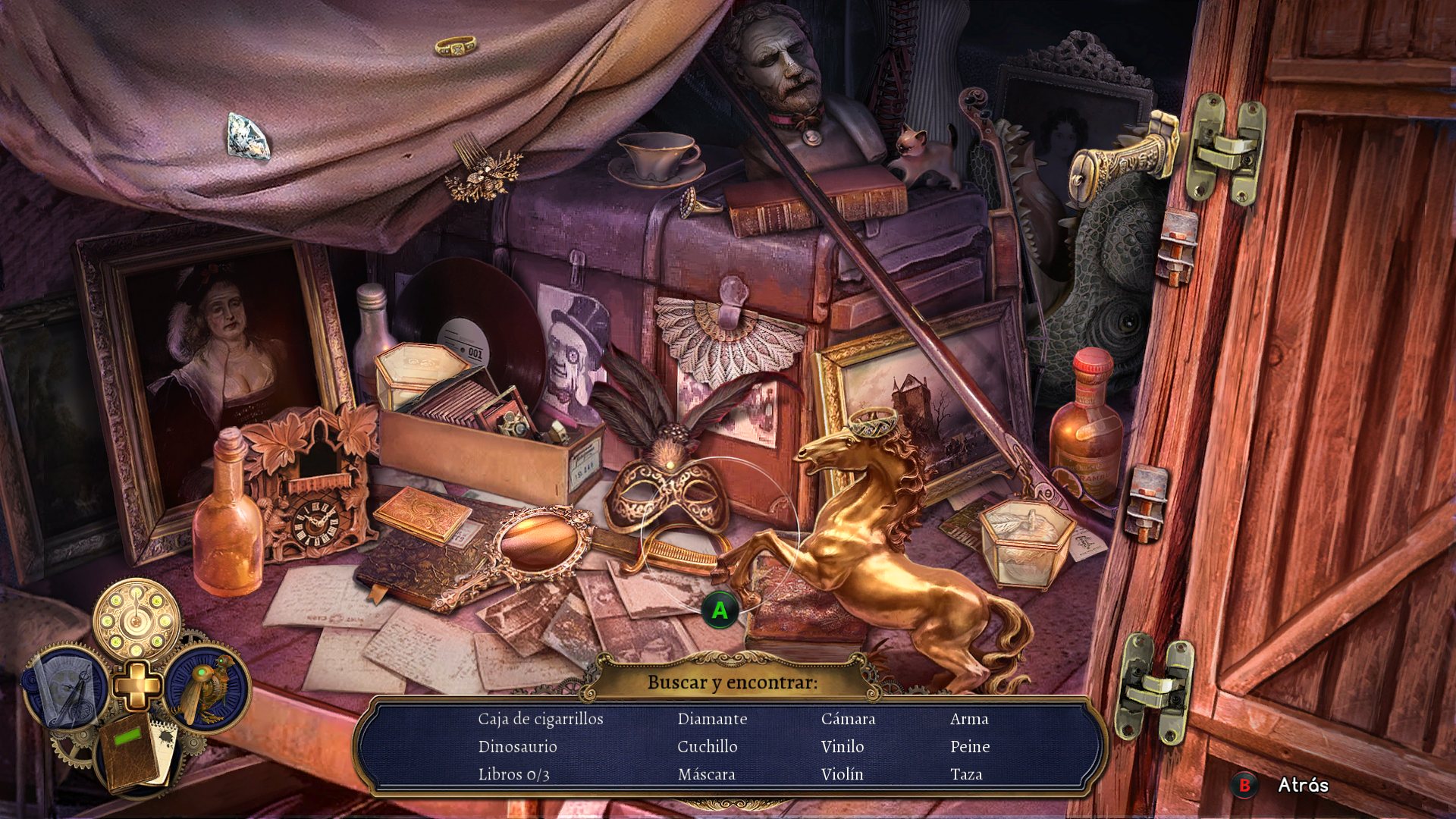The width and height of the screenshot is (1456, 819).
Task: Choose the "Cuchillo" list entry
Action: [x=707, y=747]
